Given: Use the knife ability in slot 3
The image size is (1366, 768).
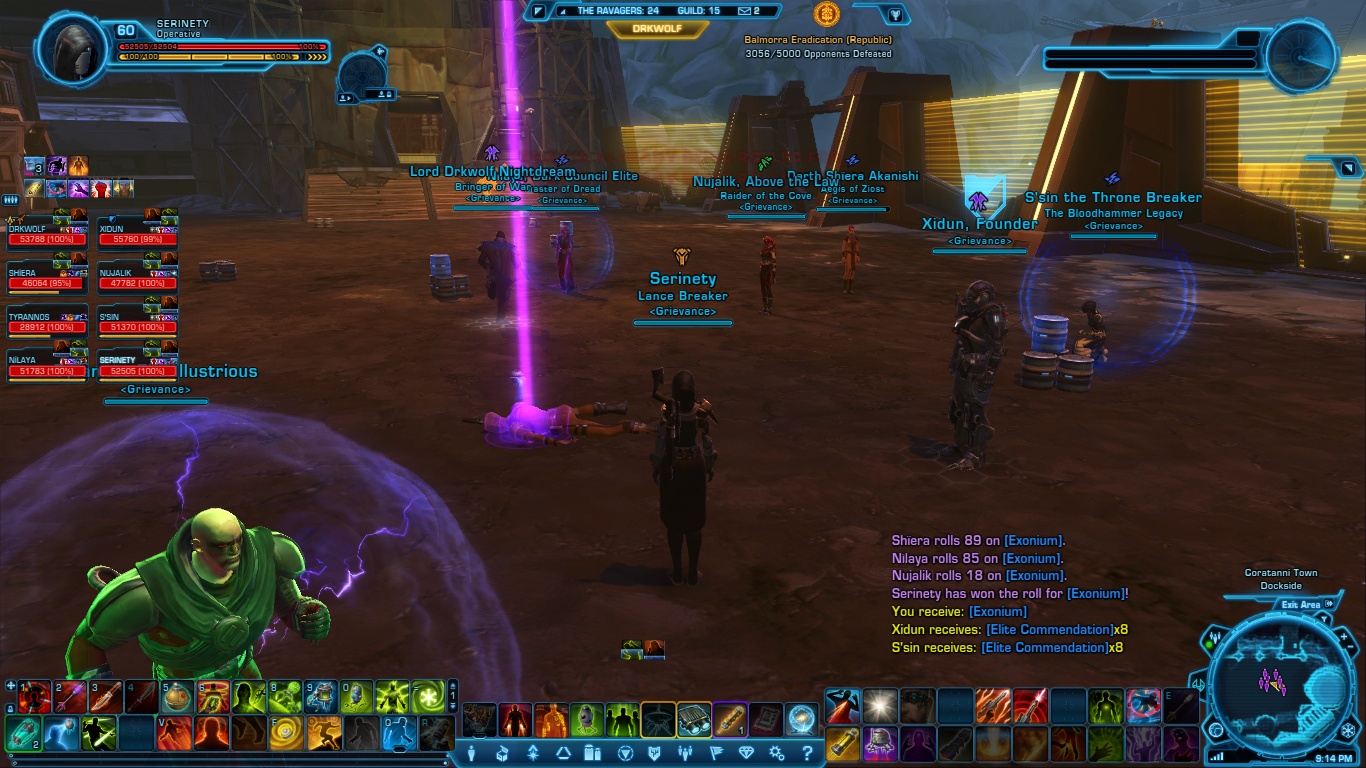Looking at the screenshot, I should (x=105, y=696).
